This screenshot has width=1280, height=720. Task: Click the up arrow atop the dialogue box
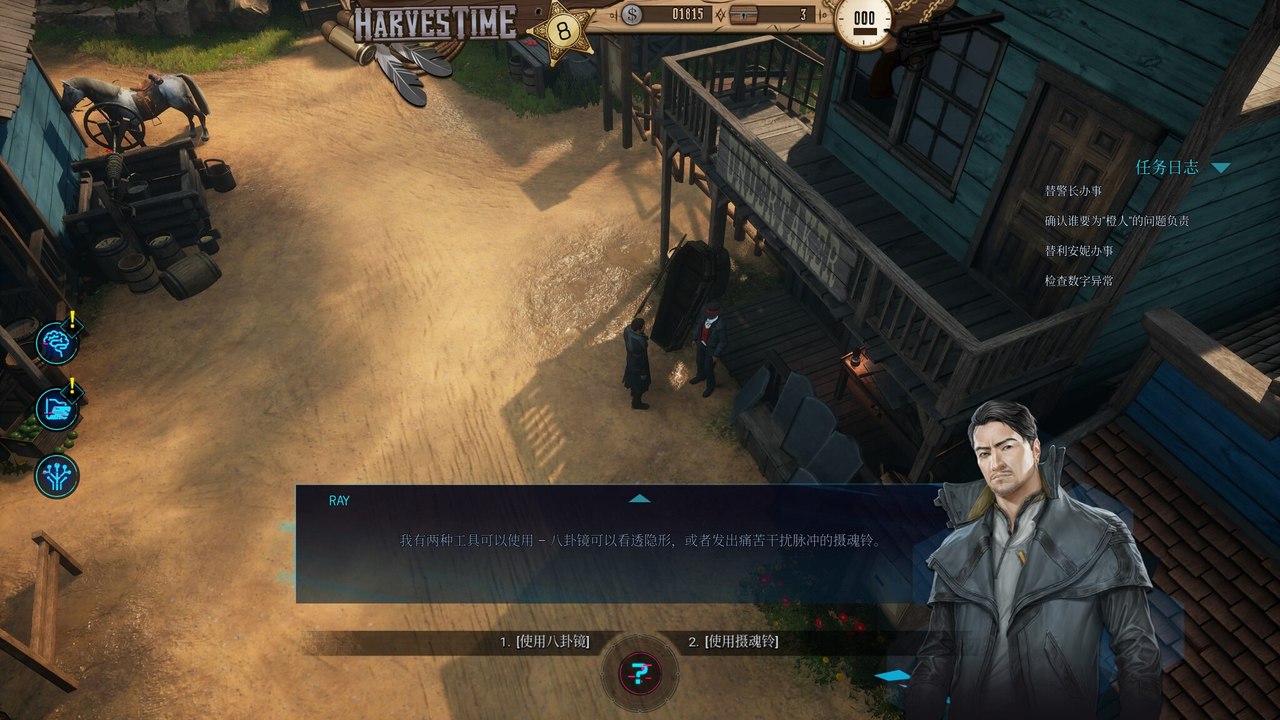[639, 498]
